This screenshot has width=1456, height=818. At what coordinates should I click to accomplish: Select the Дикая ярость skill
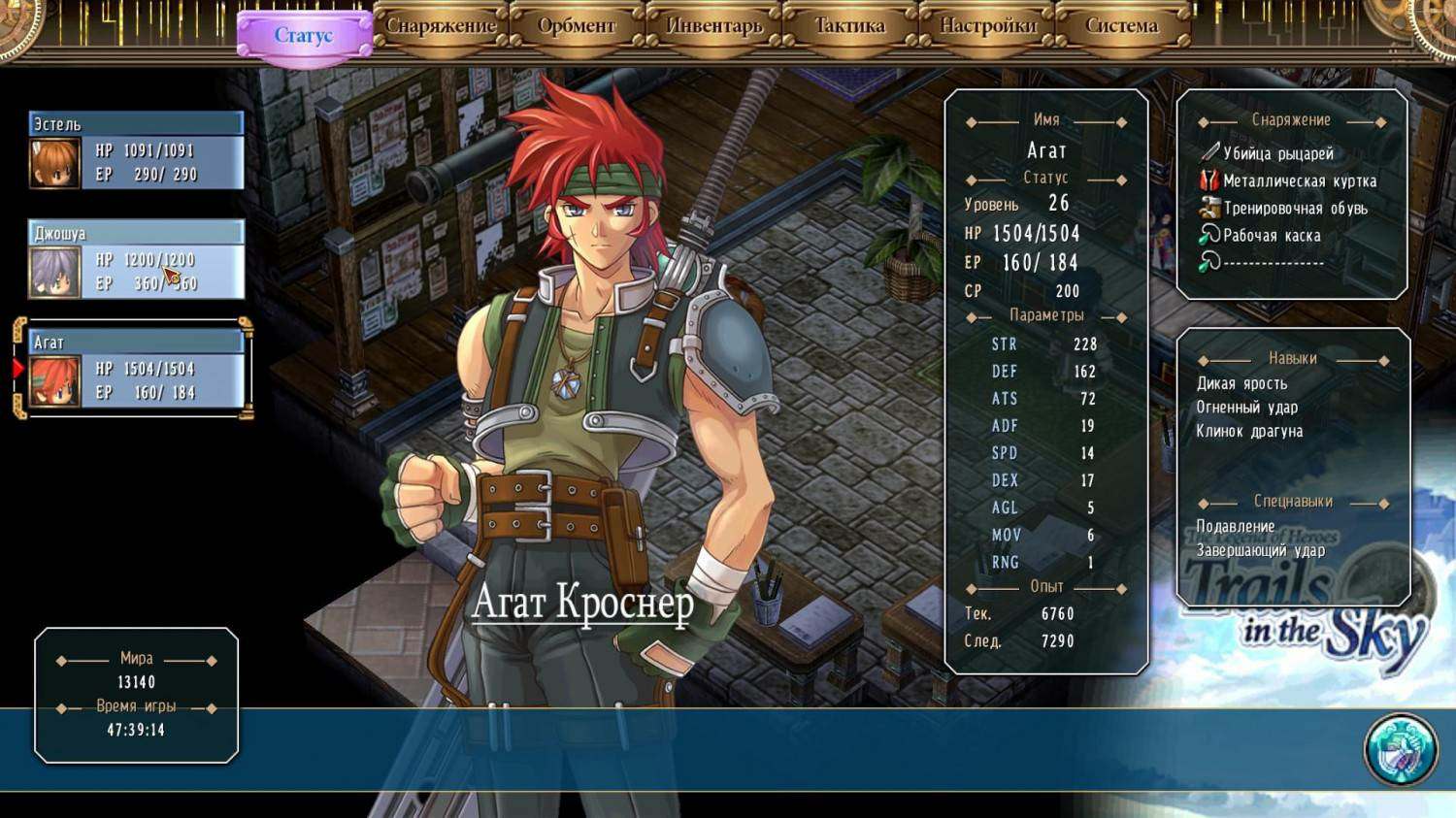pos(1241,383)
